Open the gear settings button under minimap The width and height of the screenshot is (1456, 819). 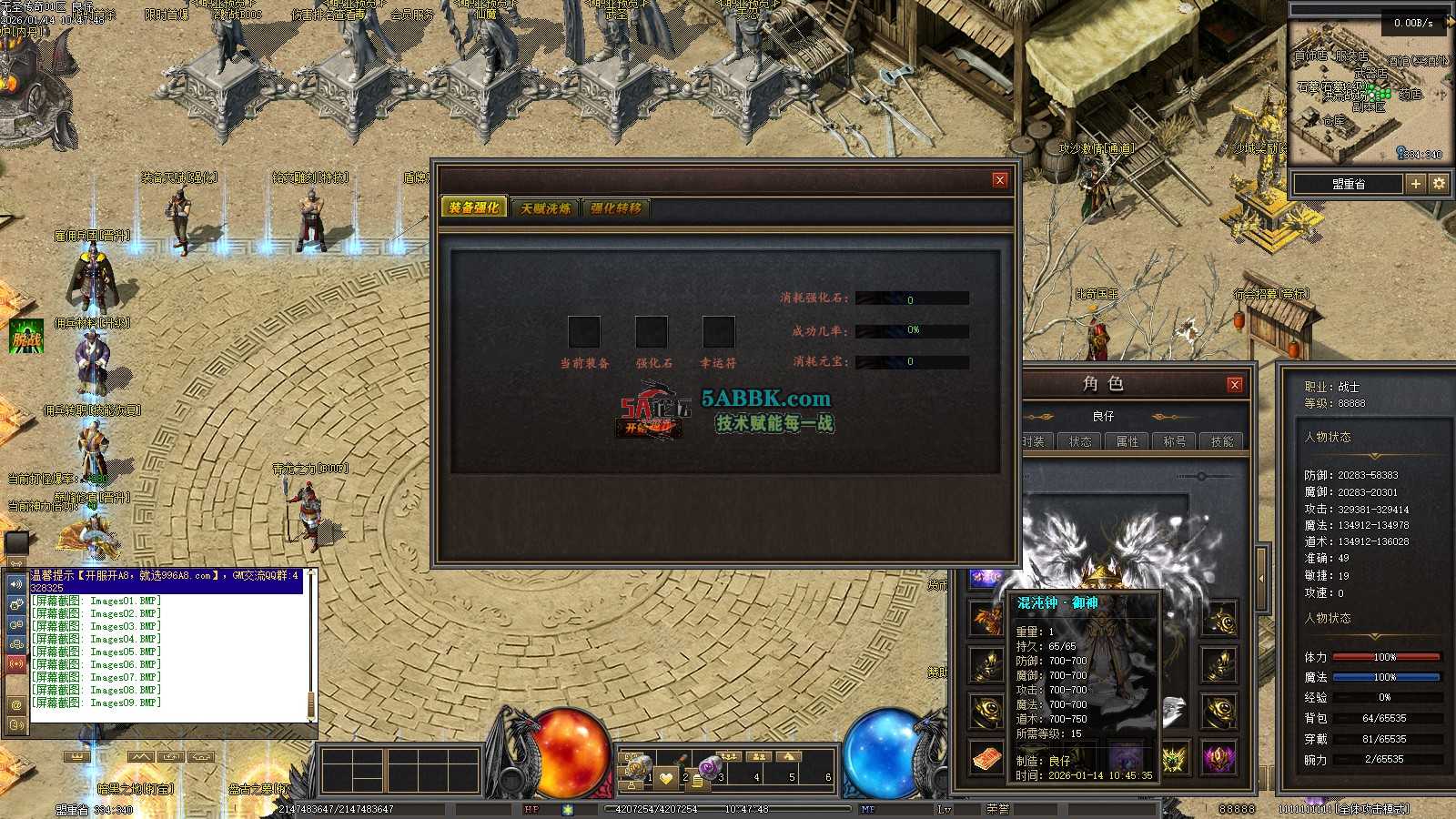[x=1439, y=184]
